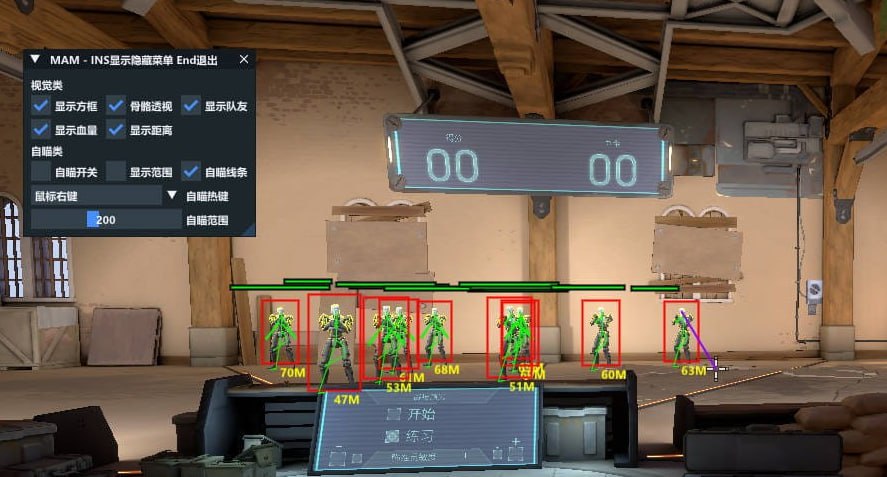Toggle the 显示队友 checkbox
Screen dimensions: 887x477
pyautogui.click(x=191, y=106)
